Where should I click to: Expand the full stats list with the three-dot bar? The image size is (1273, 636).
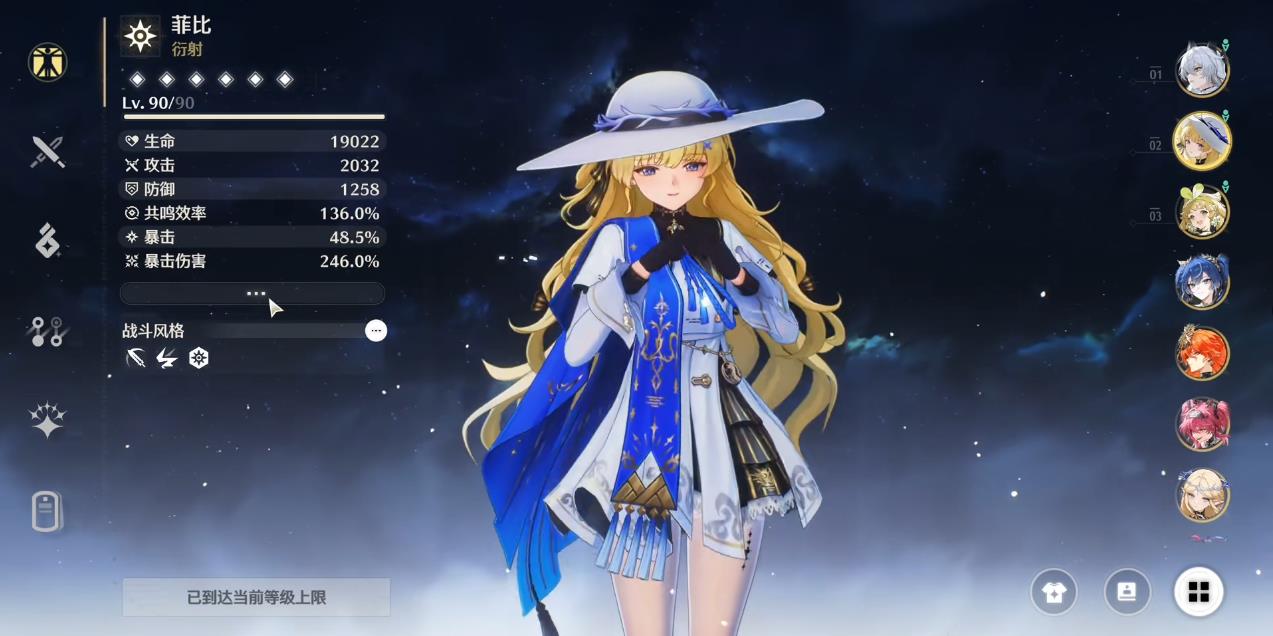pyautogui.click(x=252, y=293)
